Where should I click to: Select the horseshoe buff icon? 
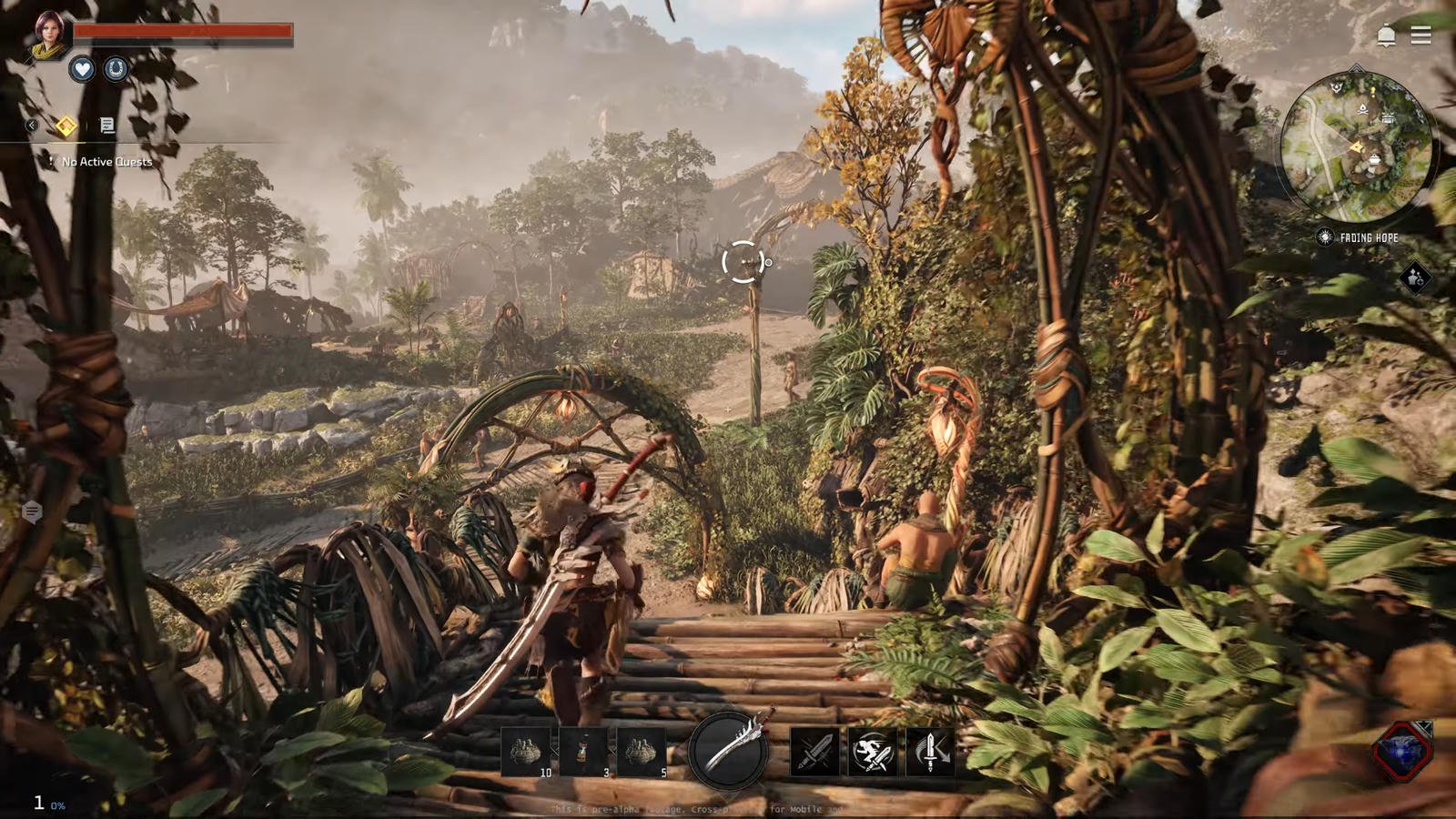pyautogui.click(x=116, y=69)
